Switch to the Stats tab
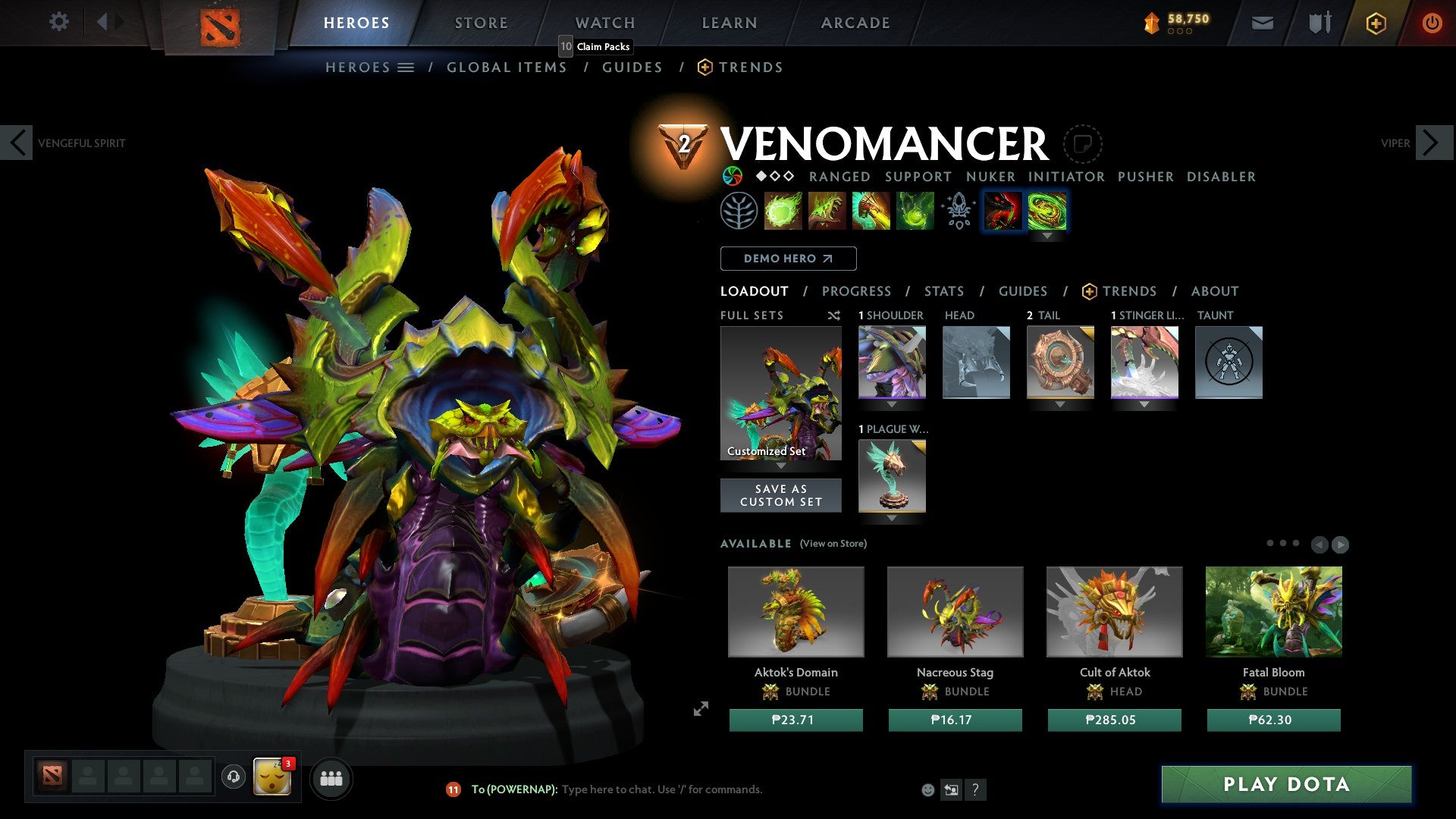1456x819 pixels. (943, 291)
